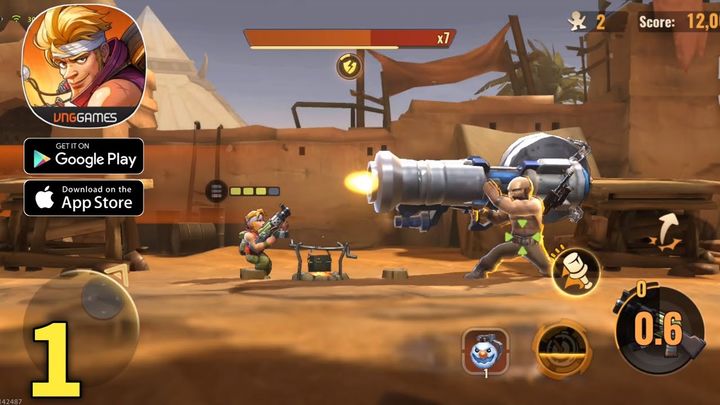
Task: Activate the melee punch skill button
Action: [576, 270]
